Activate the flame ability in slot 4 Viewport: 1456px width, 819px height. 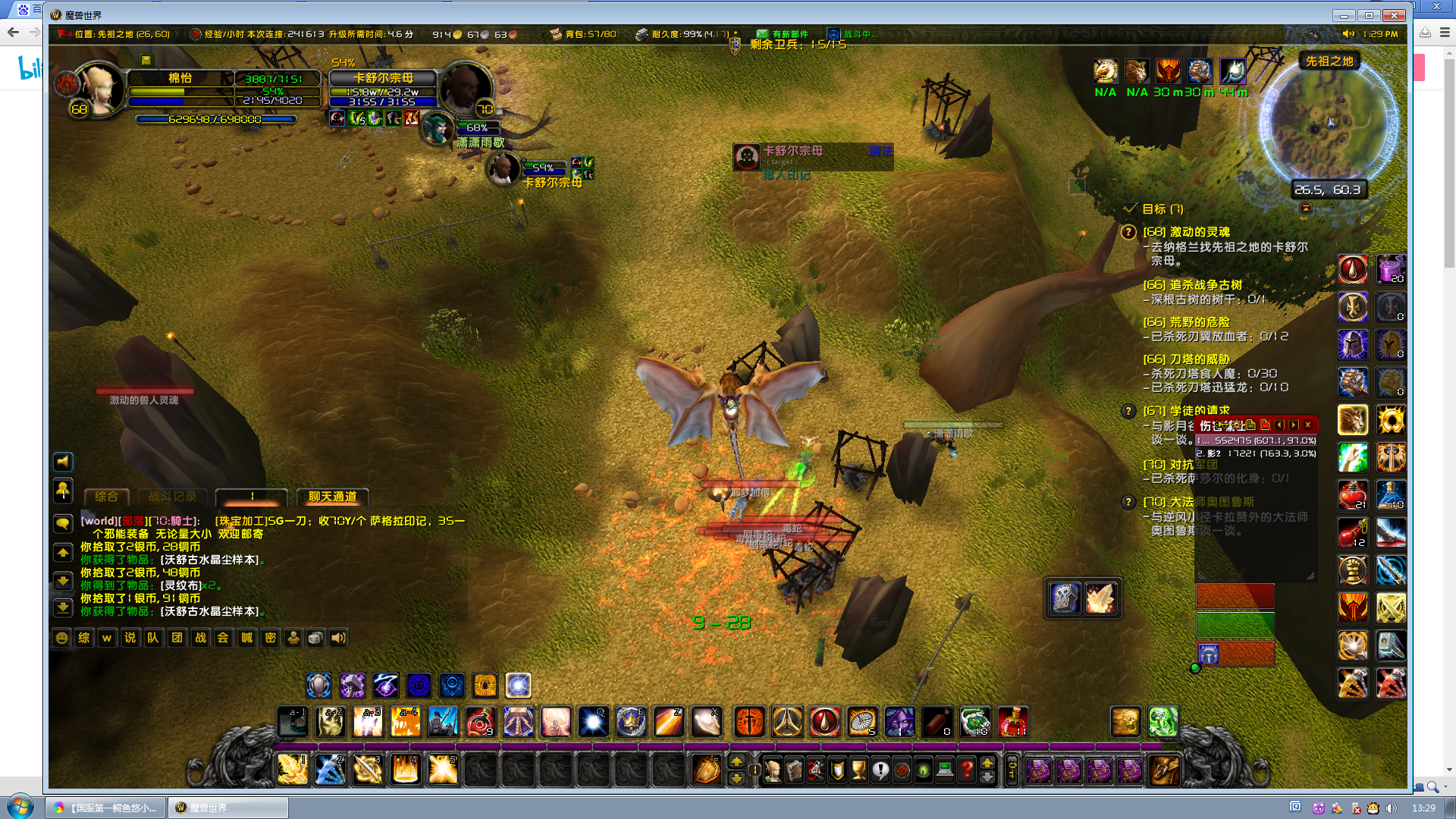(405, 770)
